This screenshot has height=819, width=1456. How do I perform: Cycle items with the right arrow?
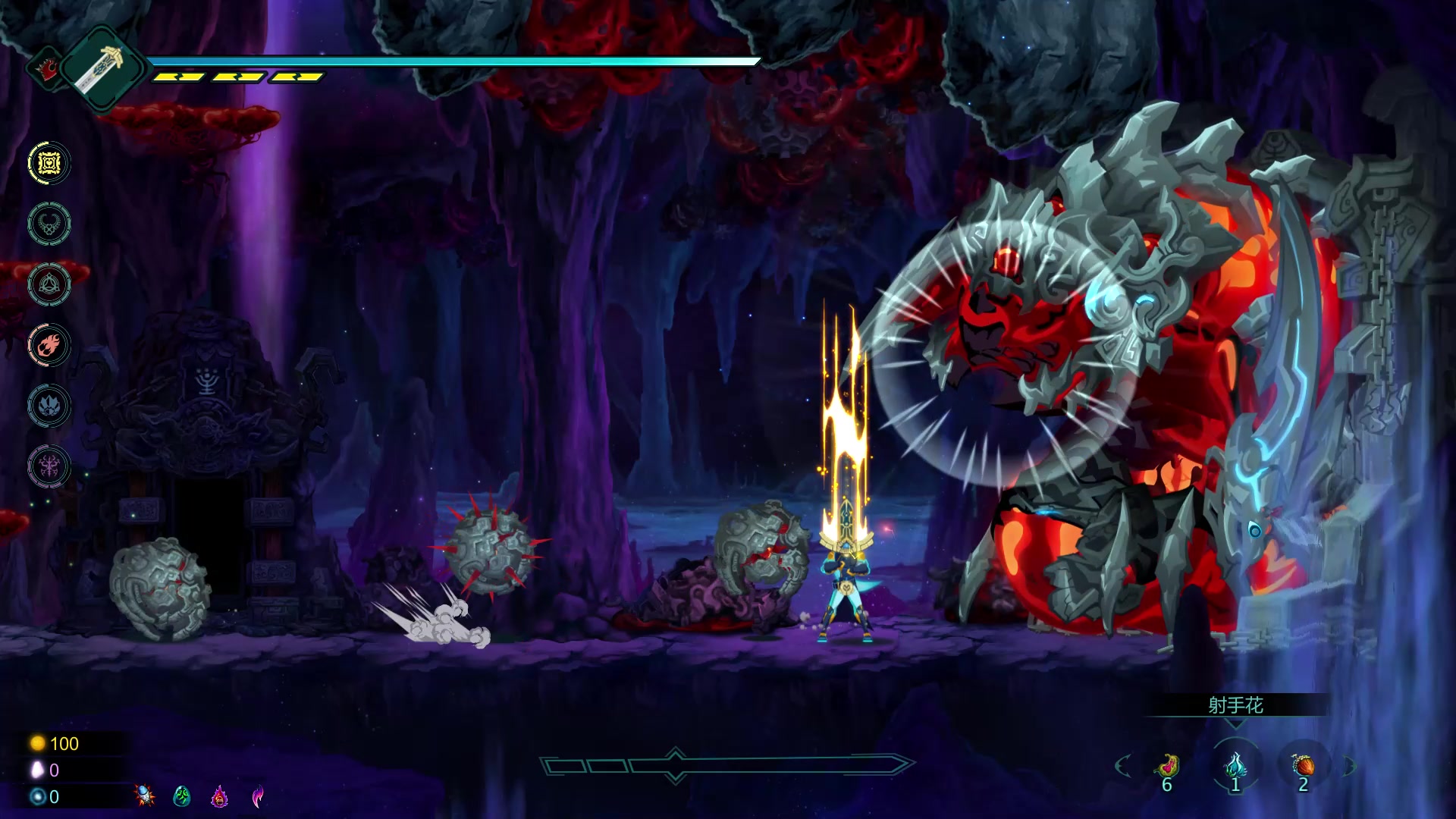click(x=1349, y=766)
